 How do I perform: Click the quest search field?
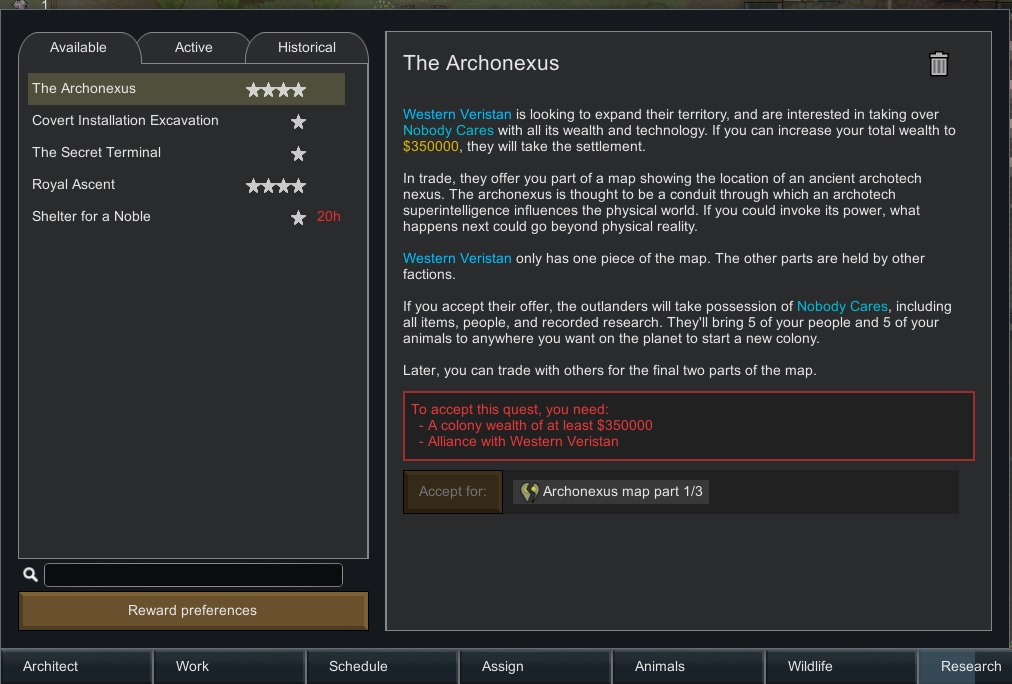[x=193, y=574]
